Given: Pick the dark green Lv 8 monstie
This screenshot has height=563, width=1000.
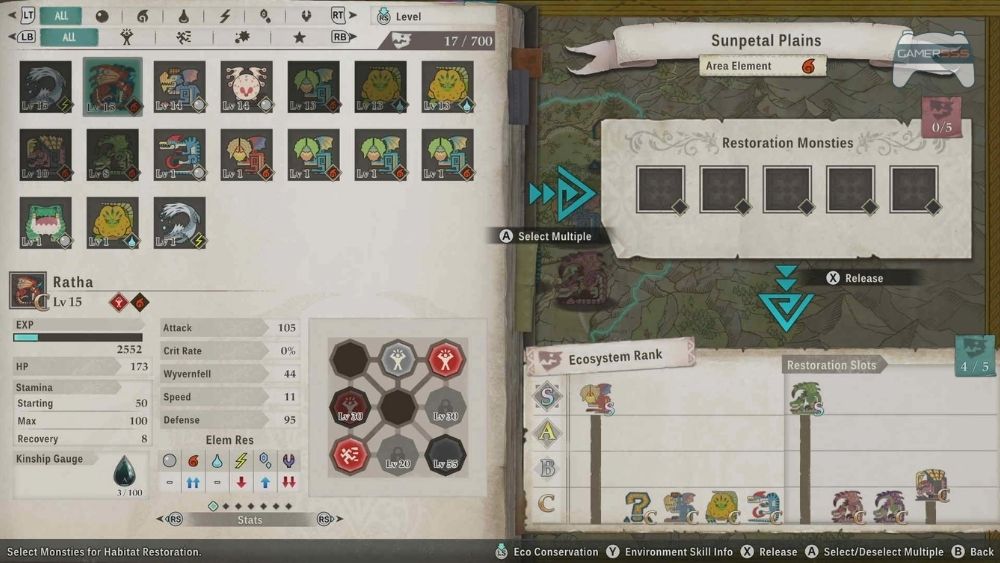Looking at the screenshot, I should coord(112,154).
